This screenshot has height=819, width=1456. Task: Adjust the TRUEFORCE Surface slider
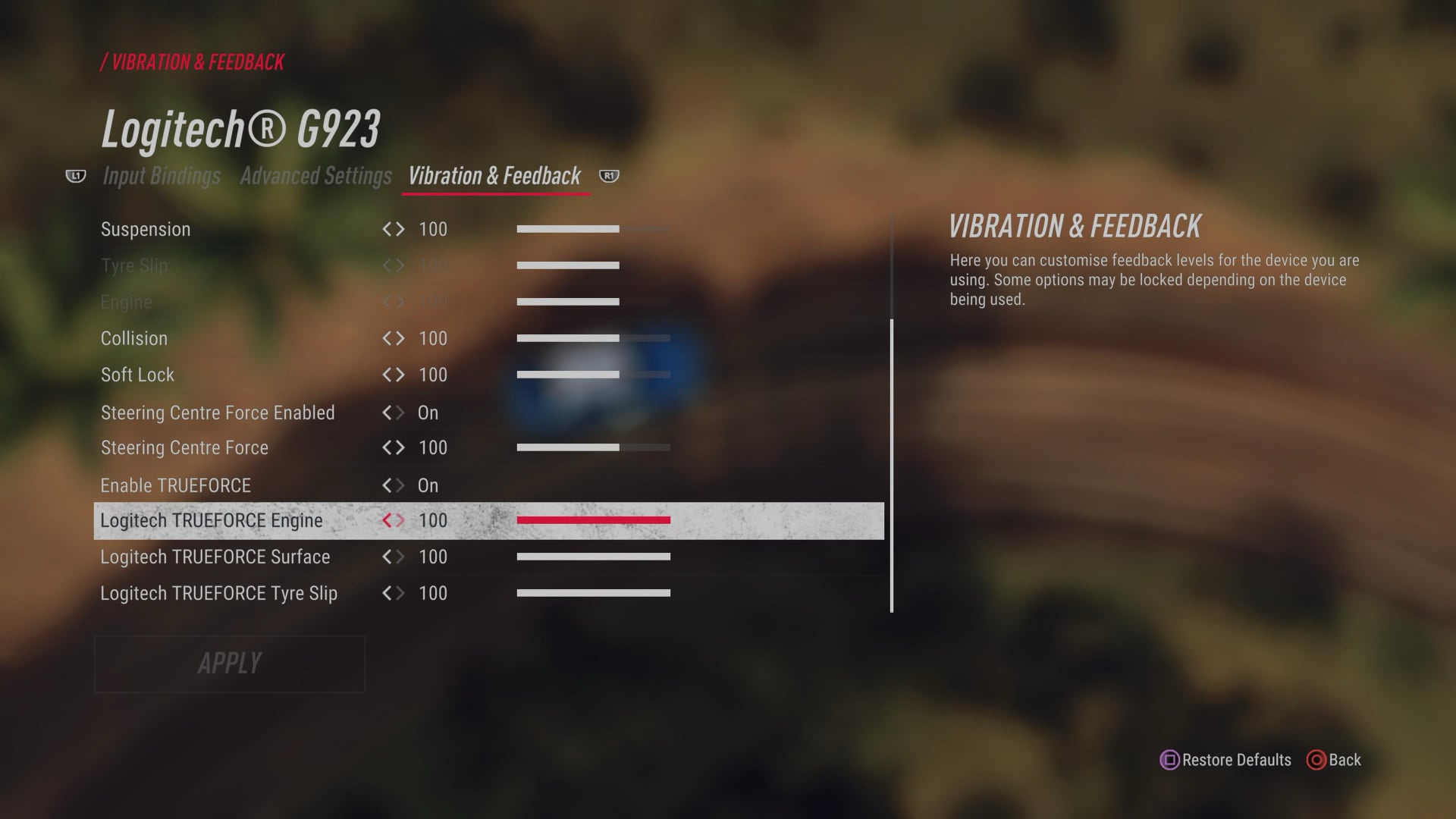pyautogui.click(x=593, y=557)
